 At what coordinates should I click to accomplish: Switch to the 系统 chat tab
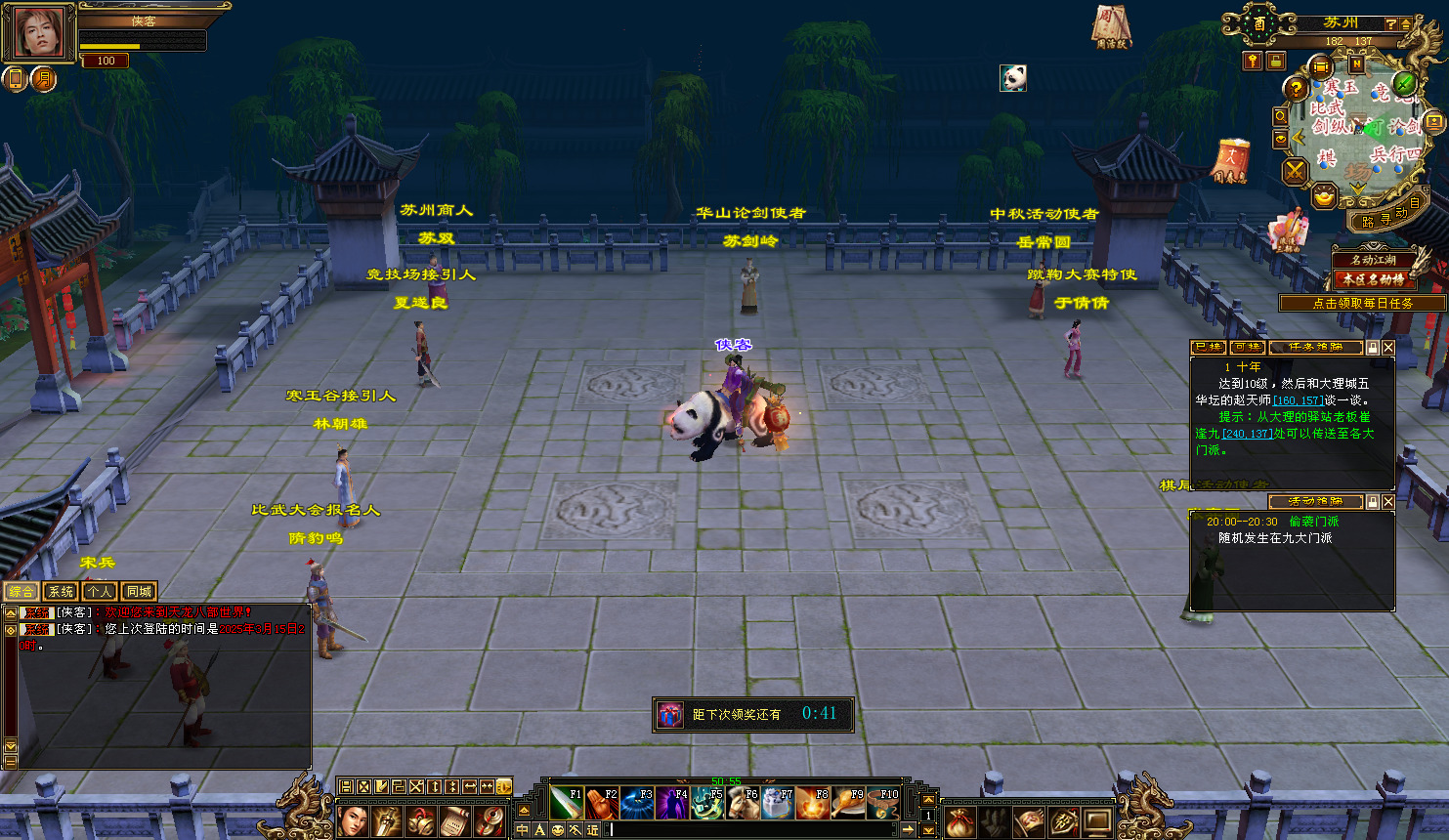(61, 591)
